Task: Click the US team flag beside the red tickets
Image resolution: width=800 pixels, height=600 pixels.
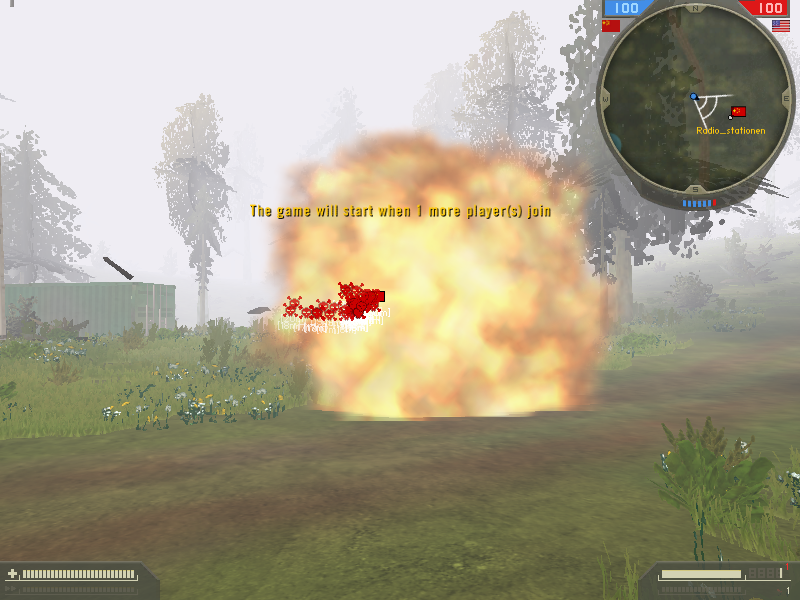Action: click(x=781, y=25)
